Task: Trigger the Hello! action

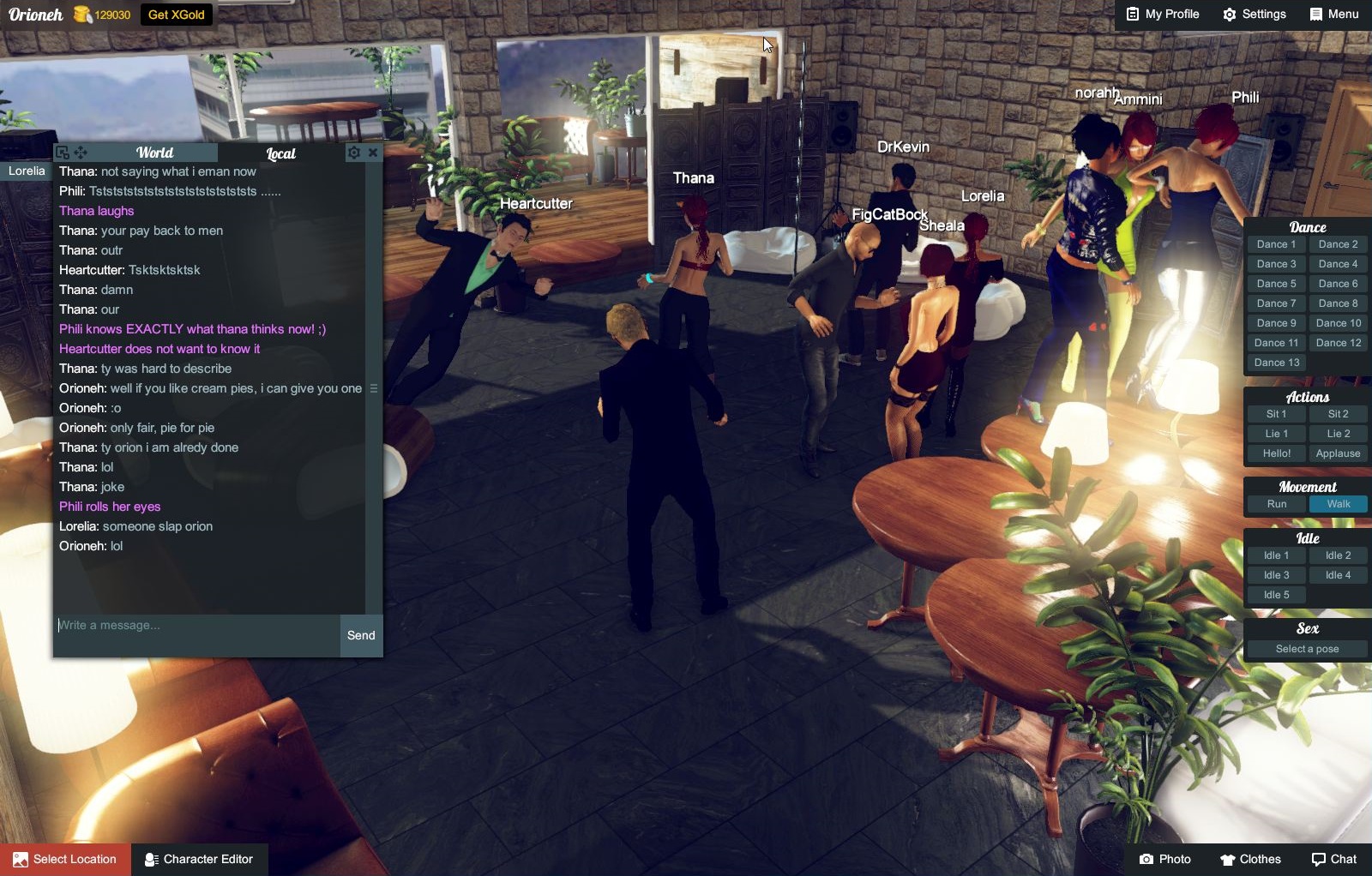Action: pyautogui.click(x=1276, y=453)
